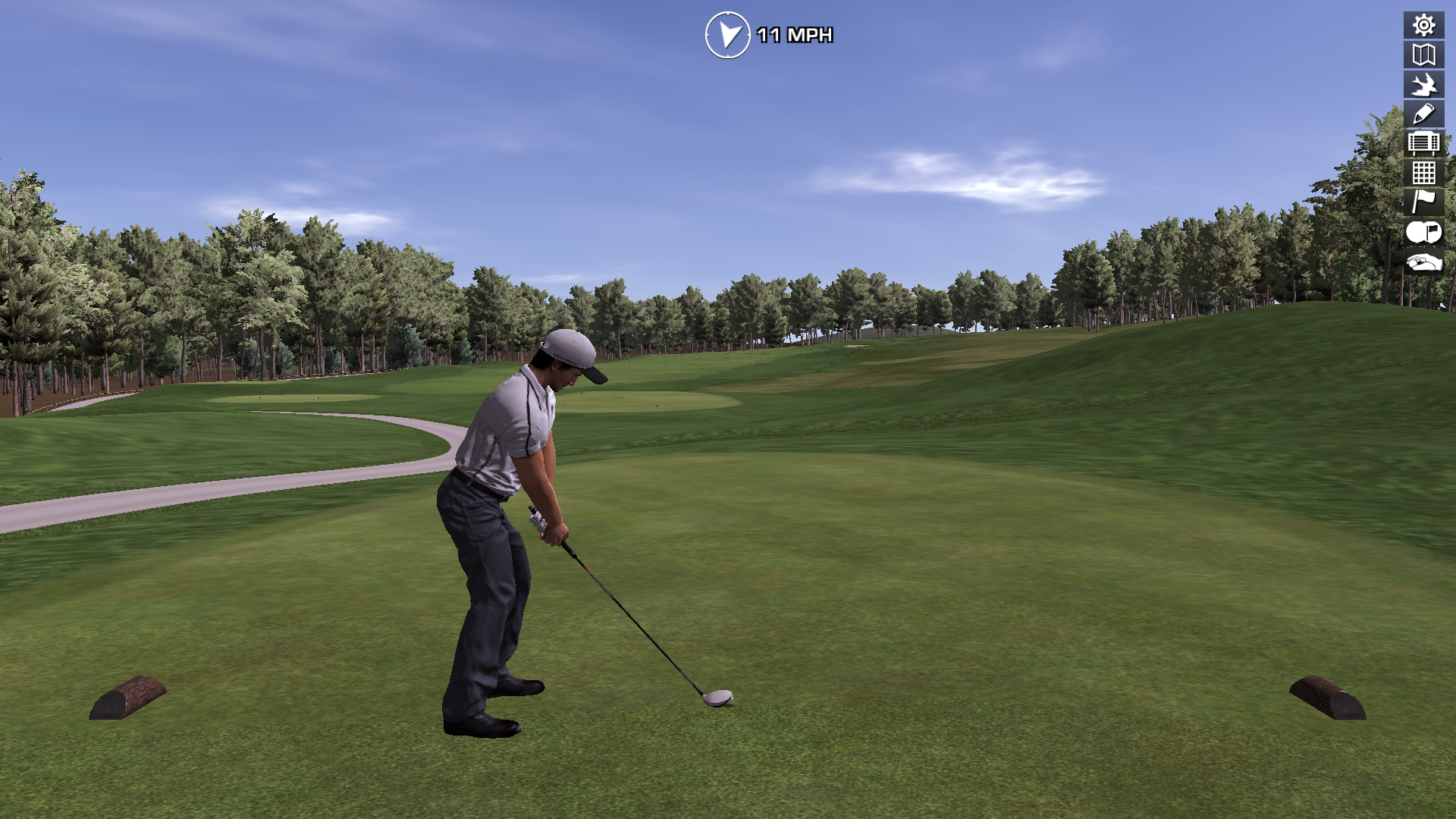Show the scoreboard panel

pyautogui.click(x=1423, y=143)
